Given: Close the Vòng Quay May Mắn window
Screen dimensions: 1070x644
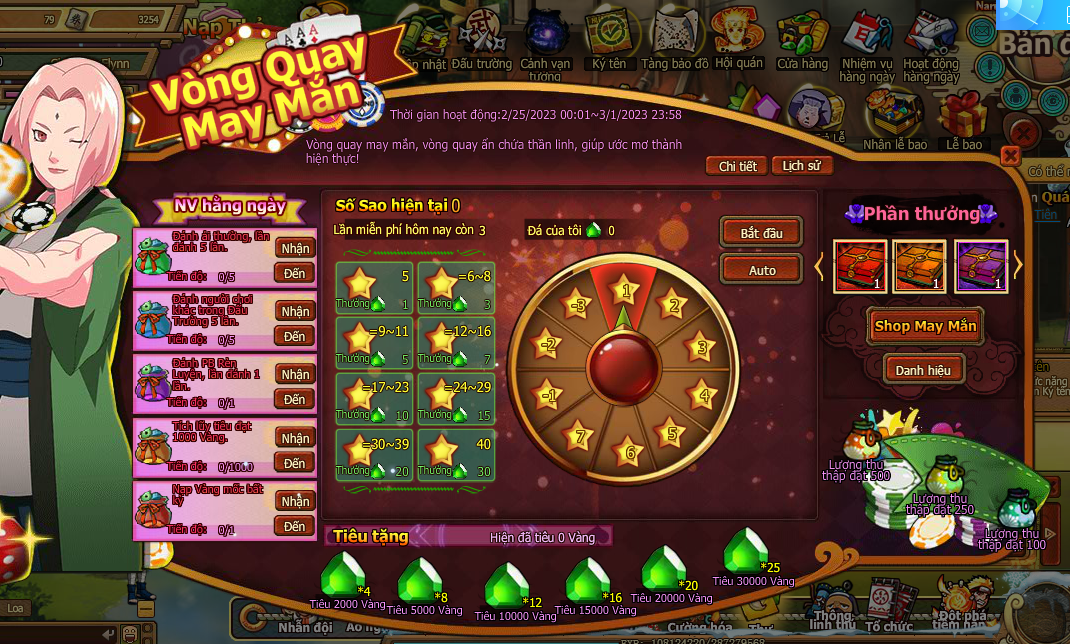Looking at the screenshot, I should tap(1010, 155).
